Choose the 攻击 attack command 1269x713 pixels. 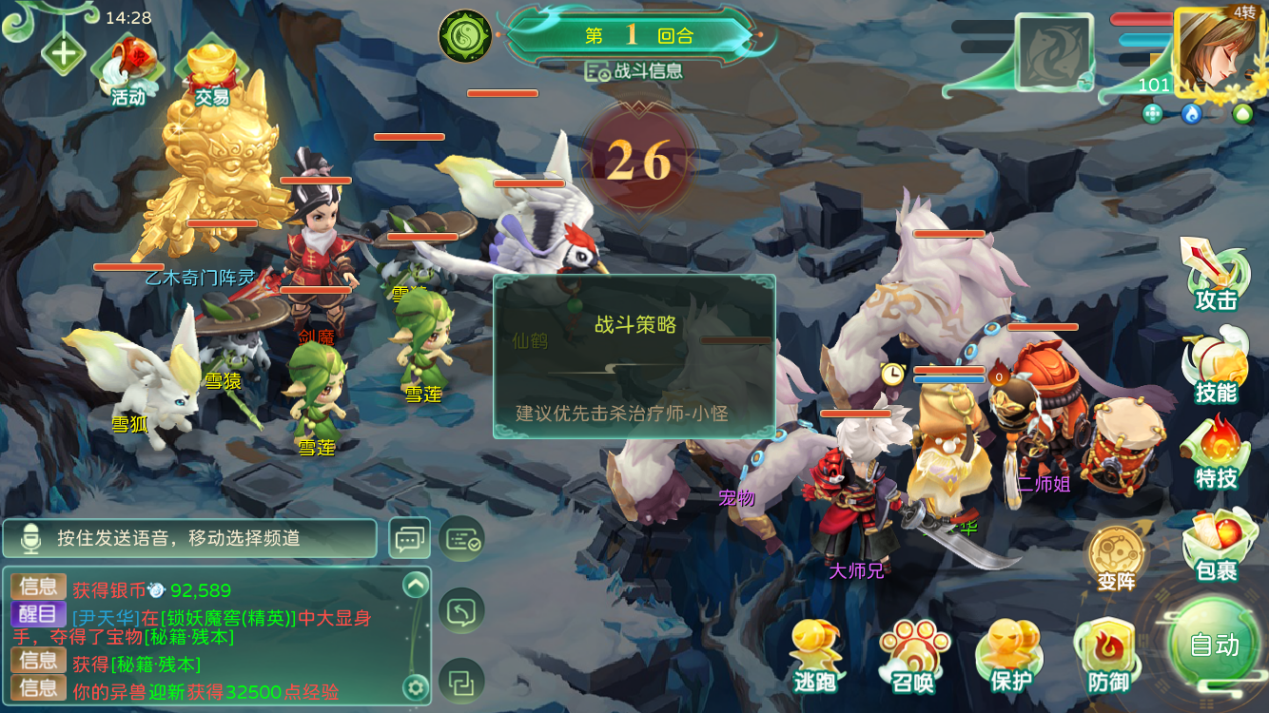coord(1215,274)
